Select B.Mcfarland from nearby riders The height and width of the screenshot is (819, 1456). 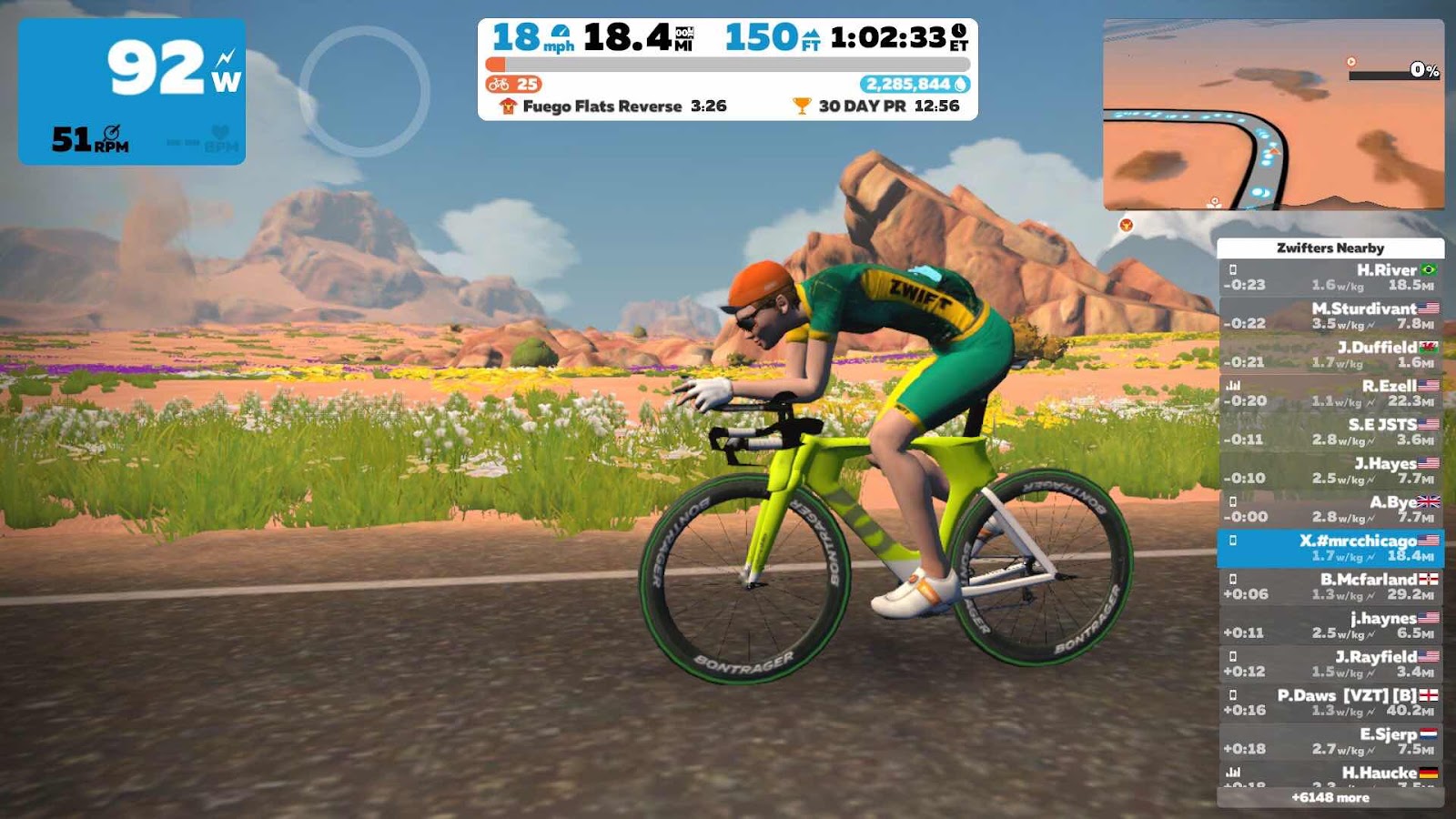(x=1330, y=586)
